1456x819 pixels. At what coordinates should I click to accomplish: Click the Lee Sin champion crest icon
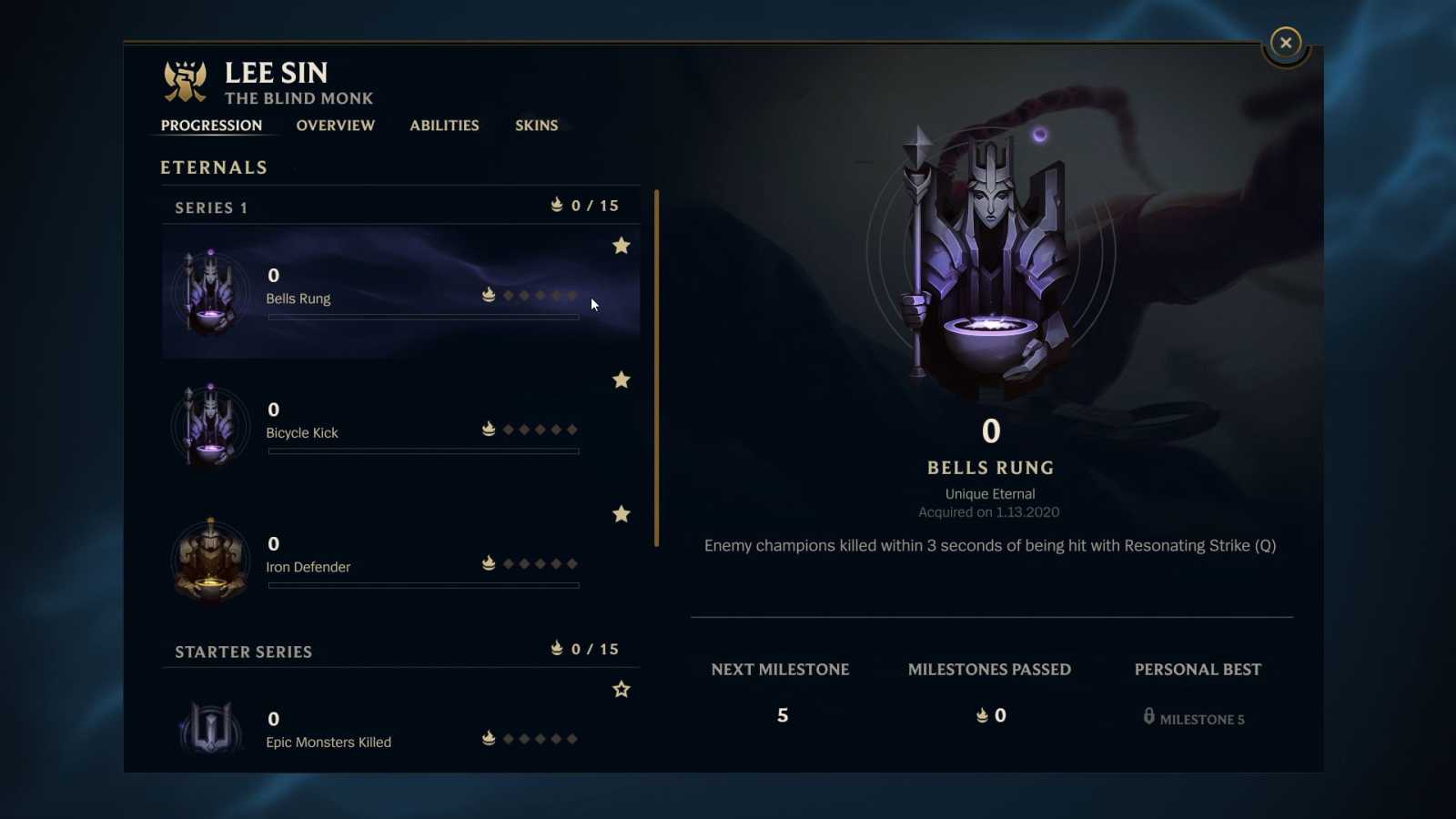185,81
